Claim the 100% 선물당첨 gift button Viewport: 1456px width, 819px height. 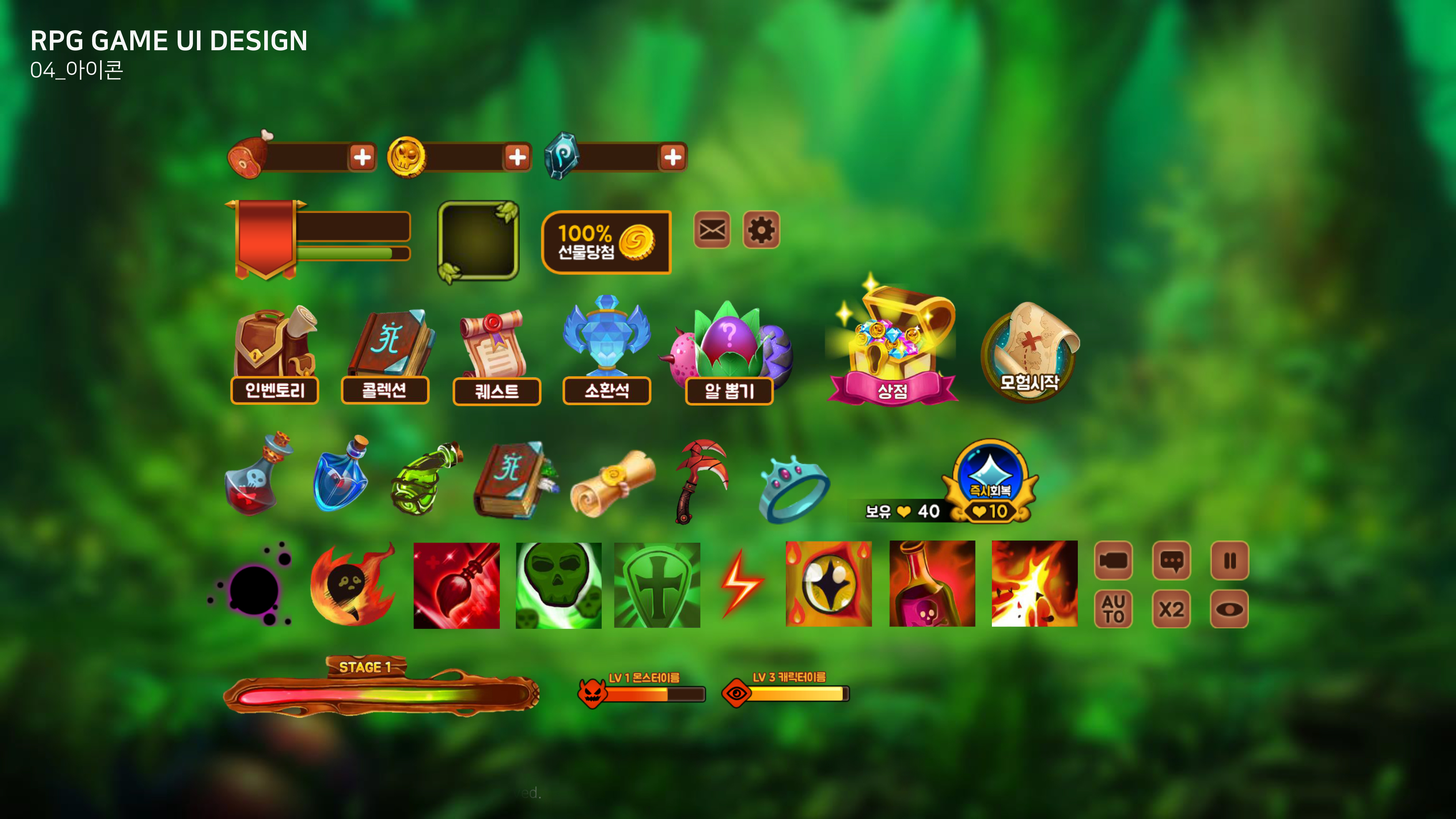click(x=606, y=242)
